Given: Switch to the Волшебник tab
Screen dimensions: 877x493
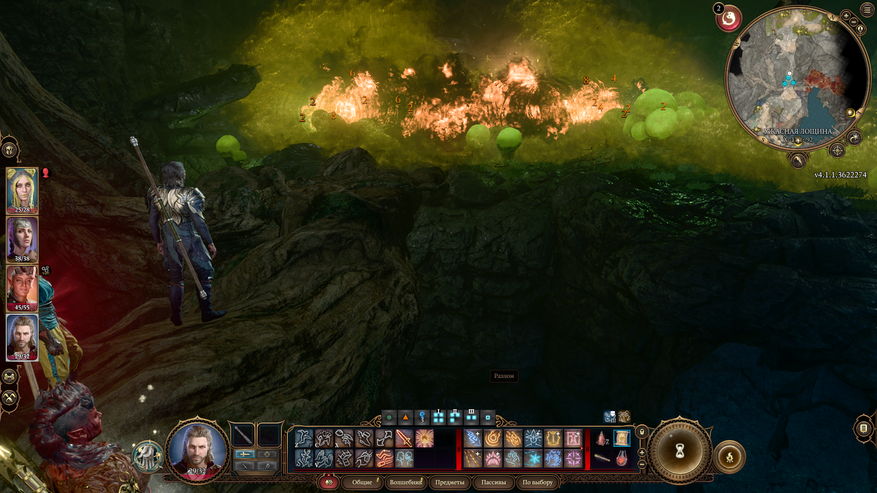Looking at the screenshot, I should (405, 482).
